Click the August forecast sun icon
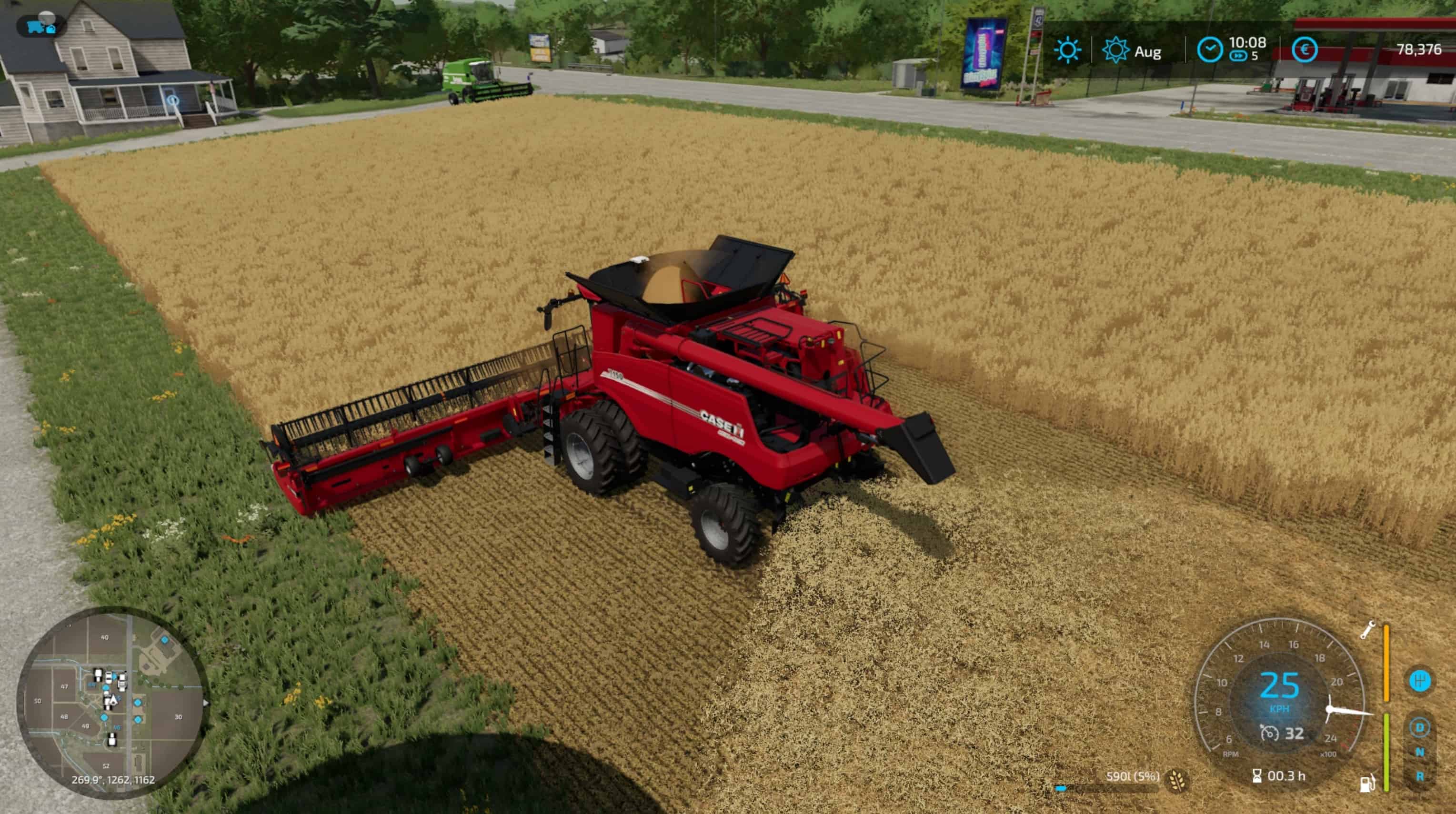 [x=1116, y=50]
